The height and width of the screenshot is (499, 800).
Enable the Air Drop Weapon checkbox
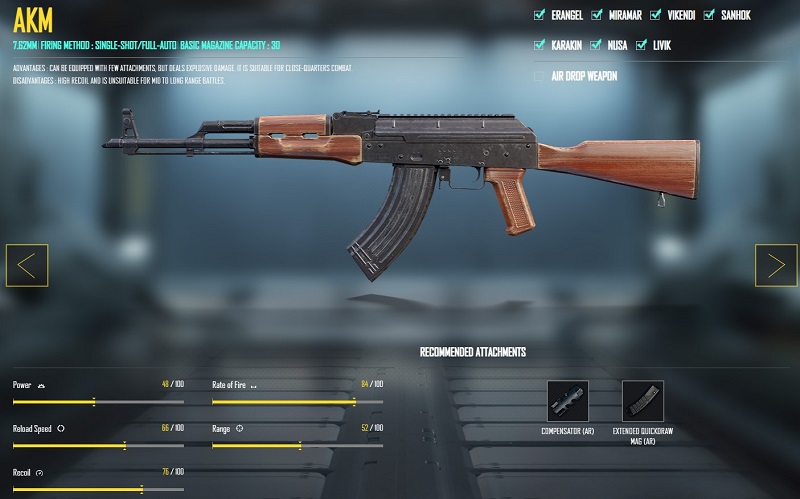point(540,76)
